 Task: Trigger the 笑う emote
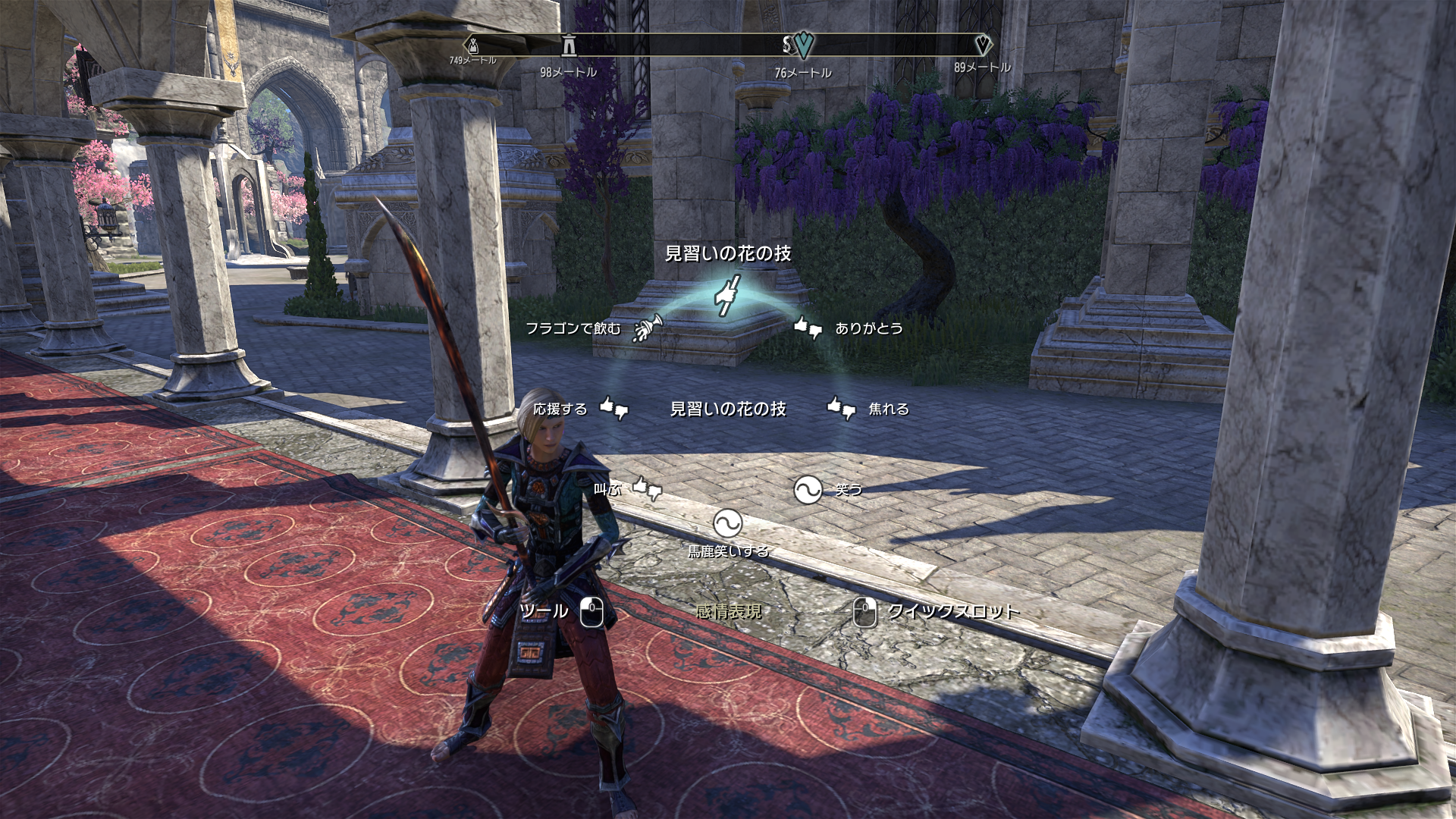pyautogui.click(x=808, y=490)
